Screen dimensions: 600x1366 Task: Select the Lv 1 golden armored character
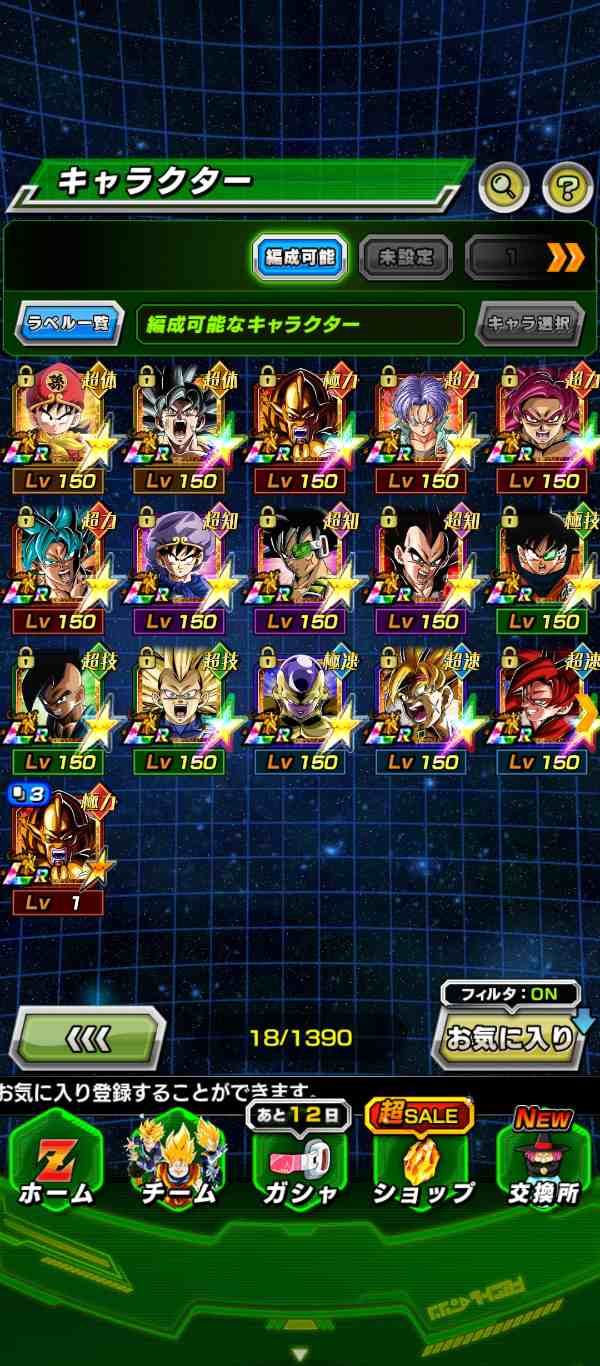tap(60, 845)
